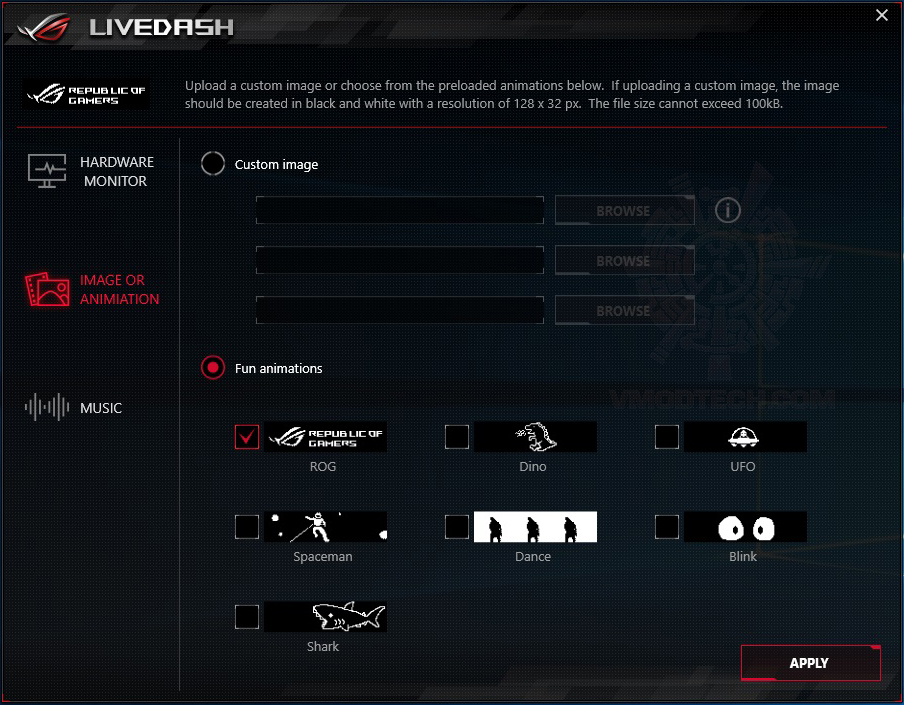Click the info icon beside Browse

[x=728, y=210]
